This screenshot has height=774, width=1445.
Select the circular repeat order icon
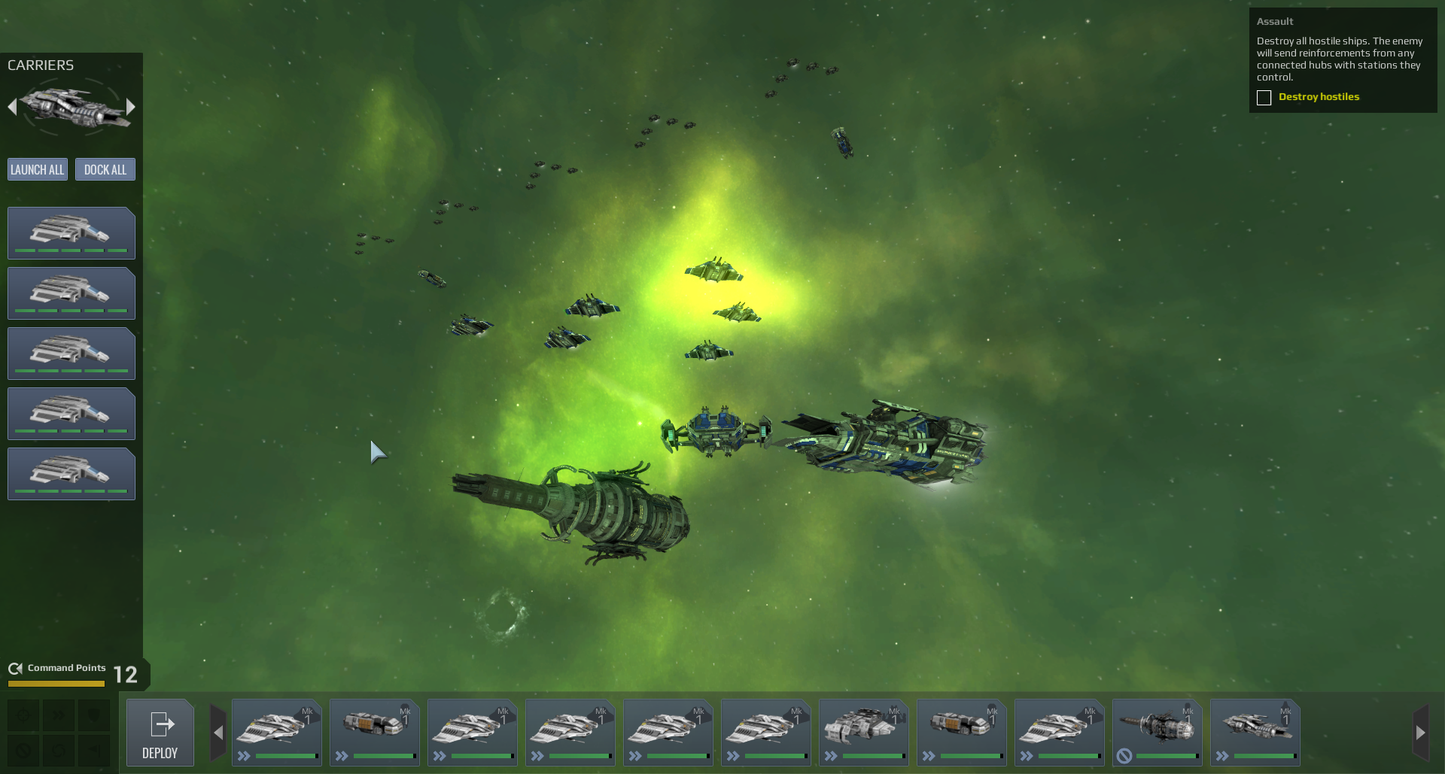[57, 750]
